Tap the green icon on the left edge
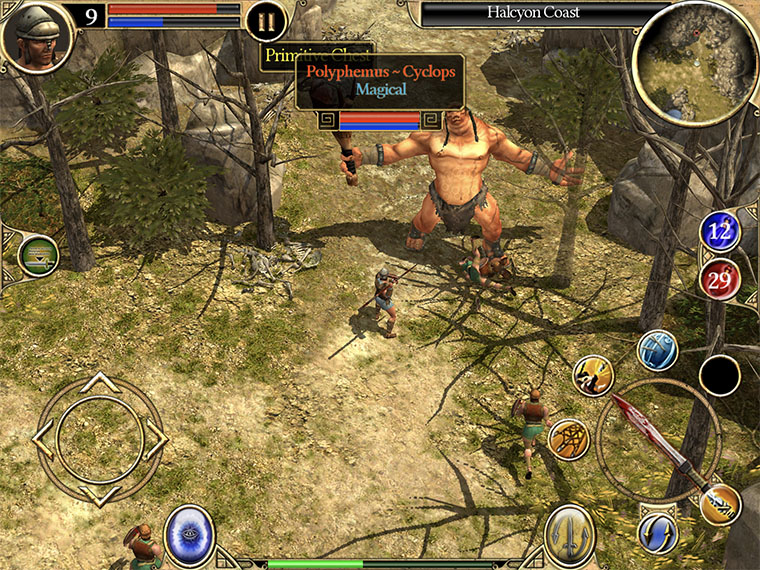760x570 pixels. (38, 255)
